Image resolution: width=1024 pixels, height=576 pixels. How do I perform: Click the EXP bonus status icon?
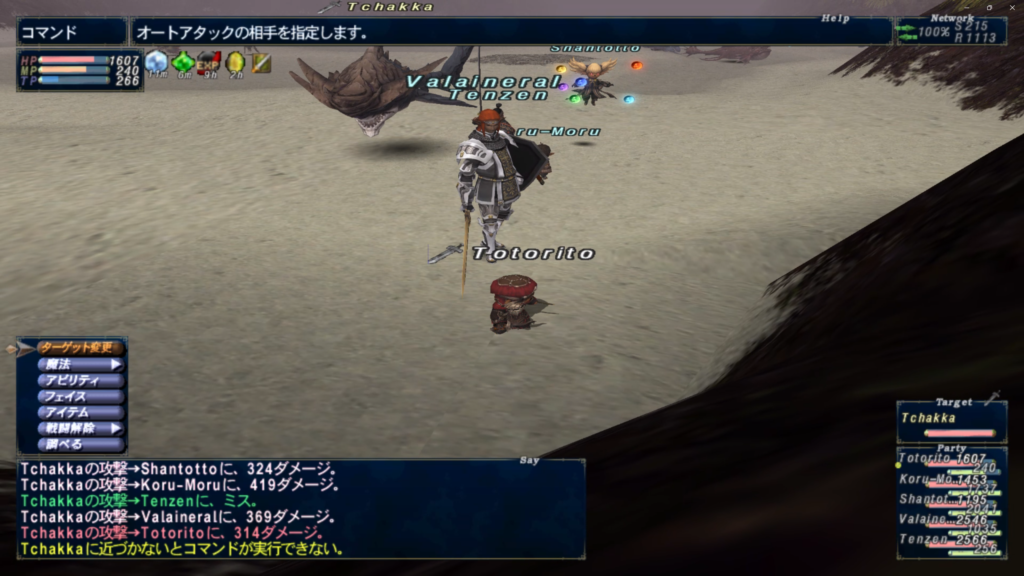[208, 63]
